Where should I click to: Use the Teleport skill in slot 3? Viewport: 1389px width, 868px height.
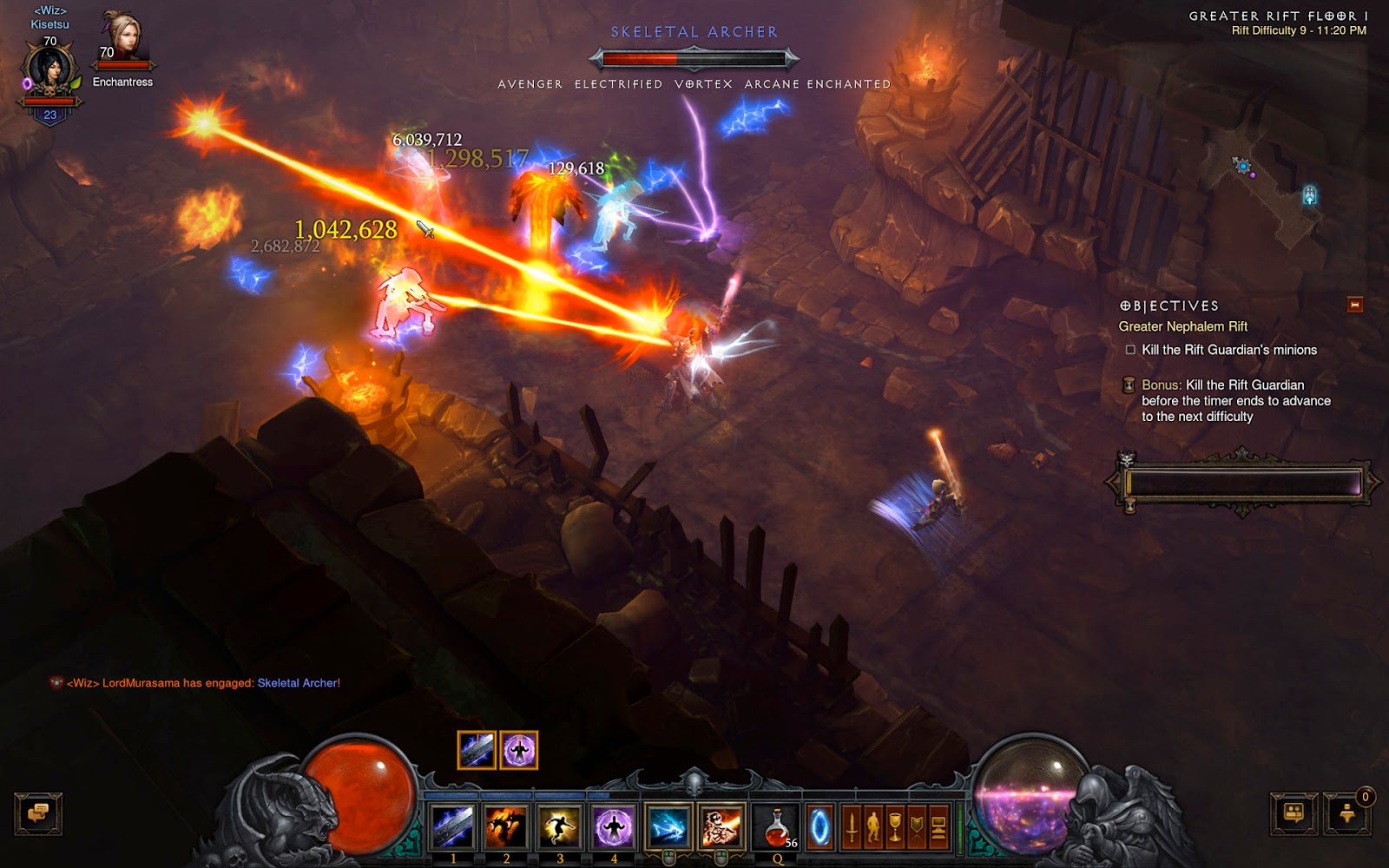(560, 825)
